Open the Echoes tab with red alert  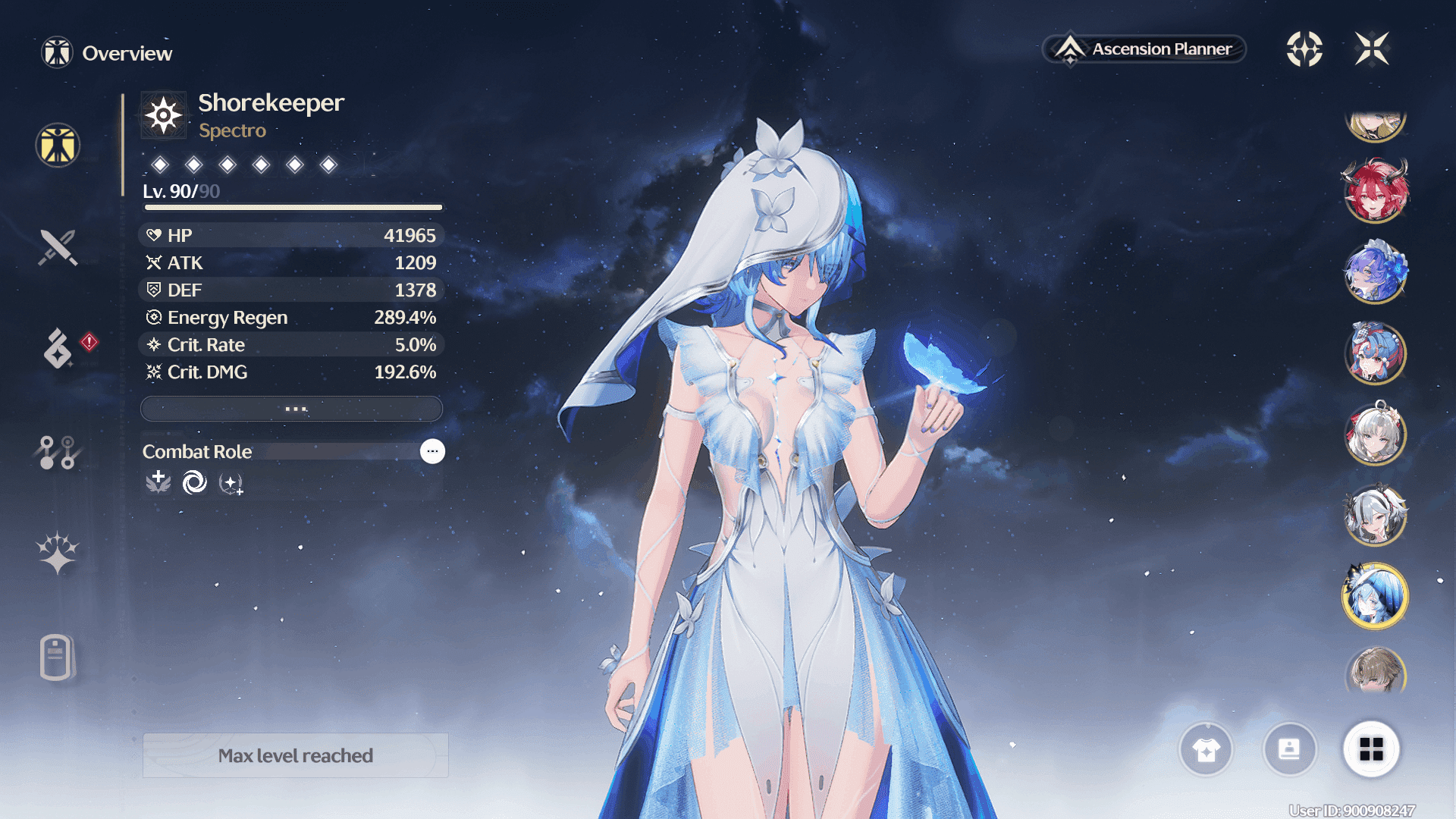tap(58, 349)
